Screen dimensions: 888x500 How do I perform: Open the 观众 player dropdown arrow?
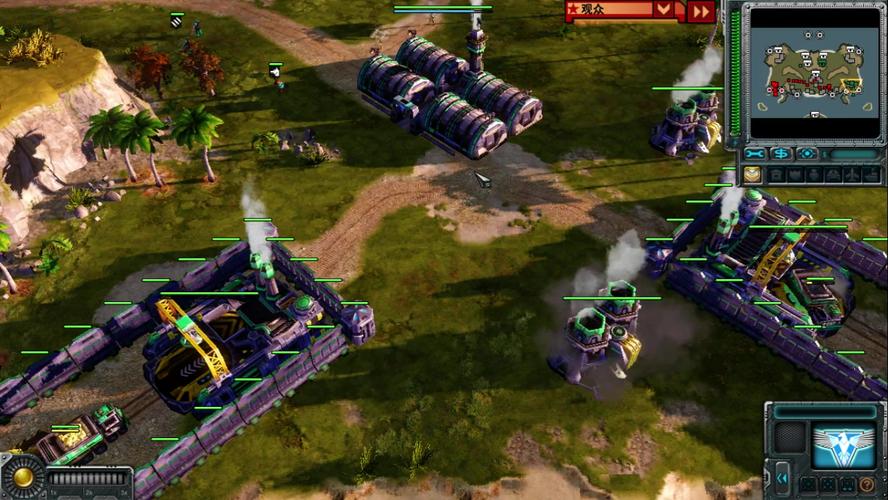click(x=664, y=10)
